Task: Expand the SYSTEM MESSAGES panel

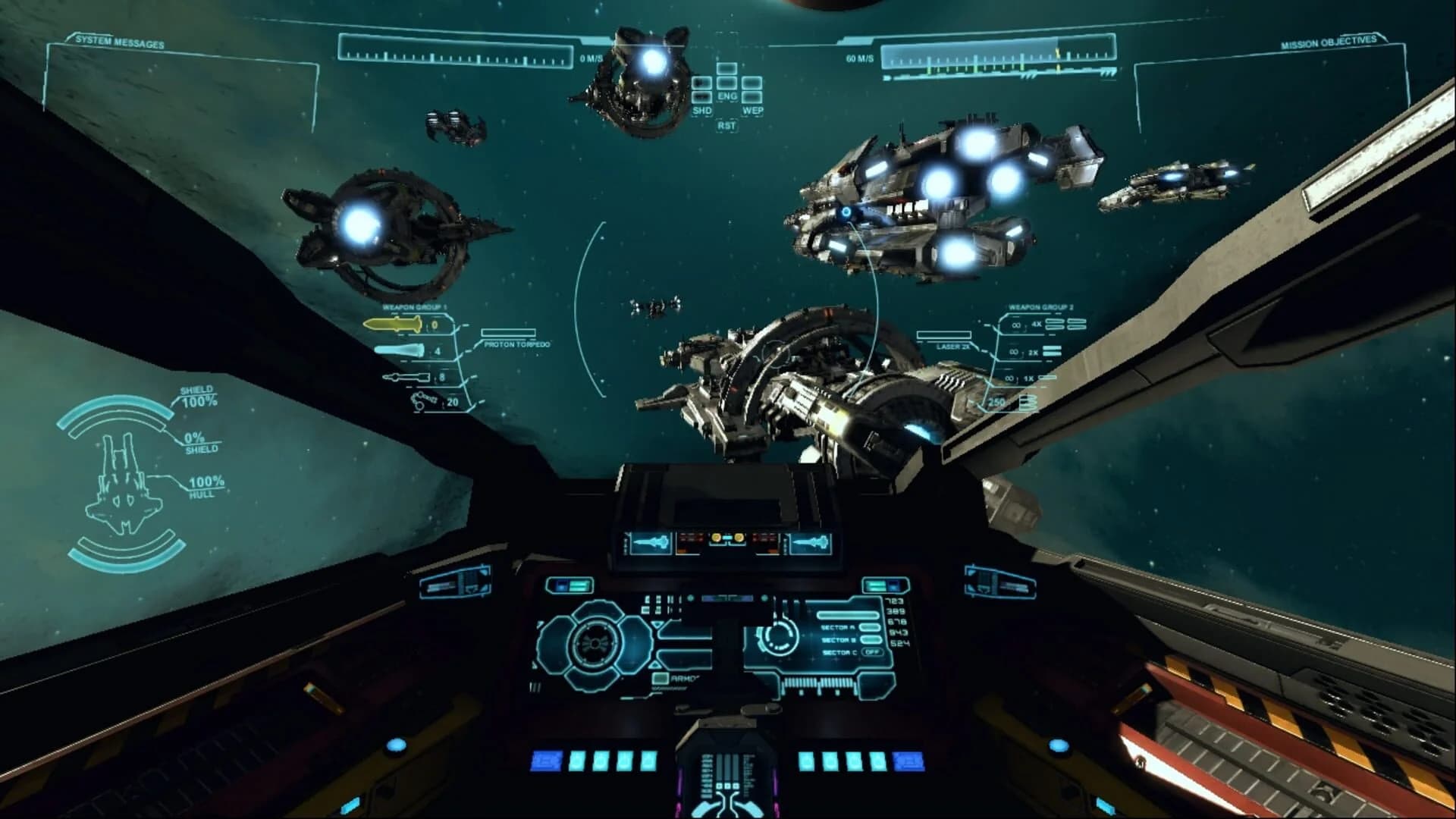Action: click(x=121, y=42)
